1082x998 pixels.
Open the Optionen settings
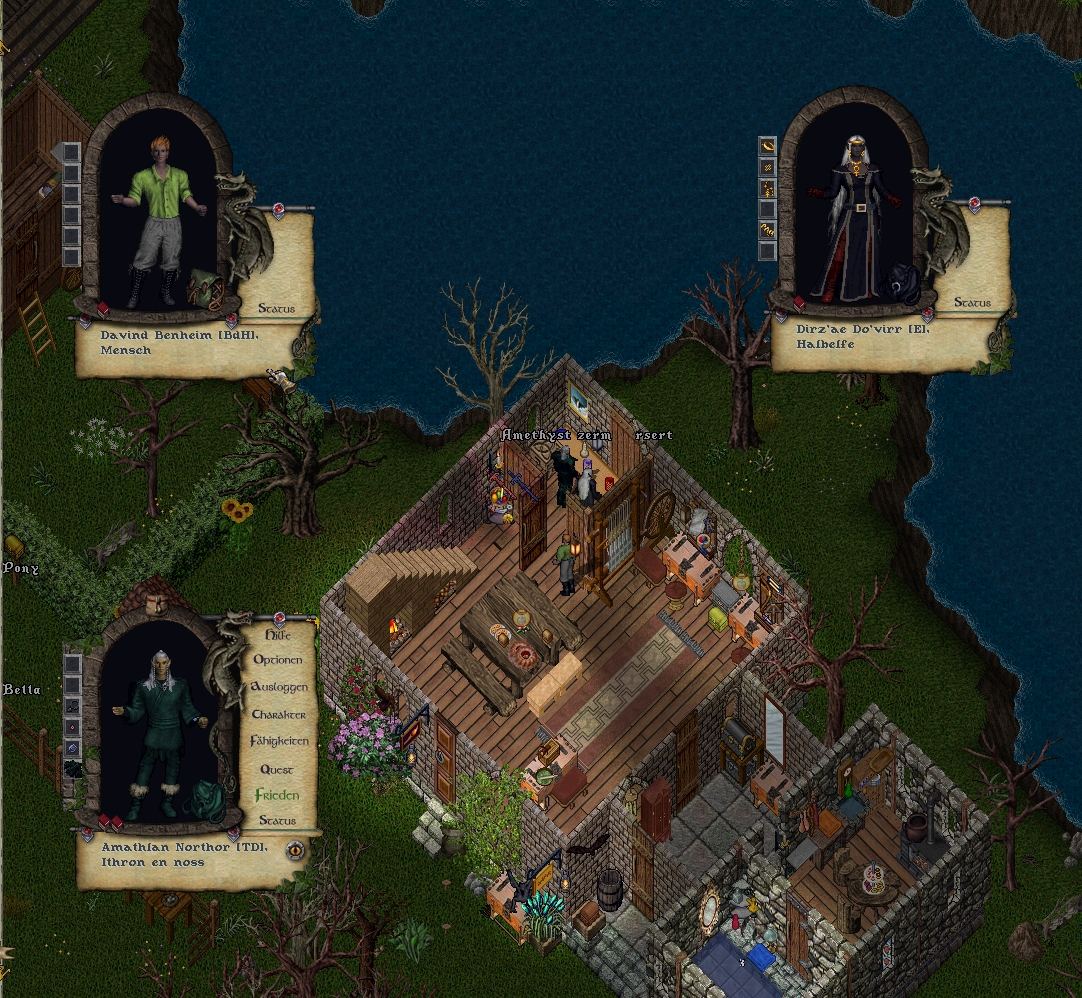[277, 660]
